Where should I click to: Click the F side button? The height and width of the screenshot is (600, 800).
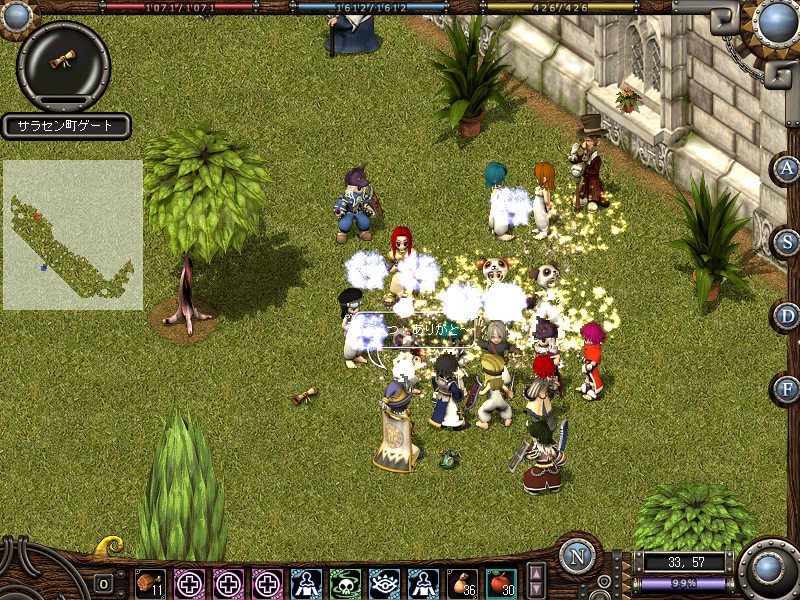click(x=788, y=388)
